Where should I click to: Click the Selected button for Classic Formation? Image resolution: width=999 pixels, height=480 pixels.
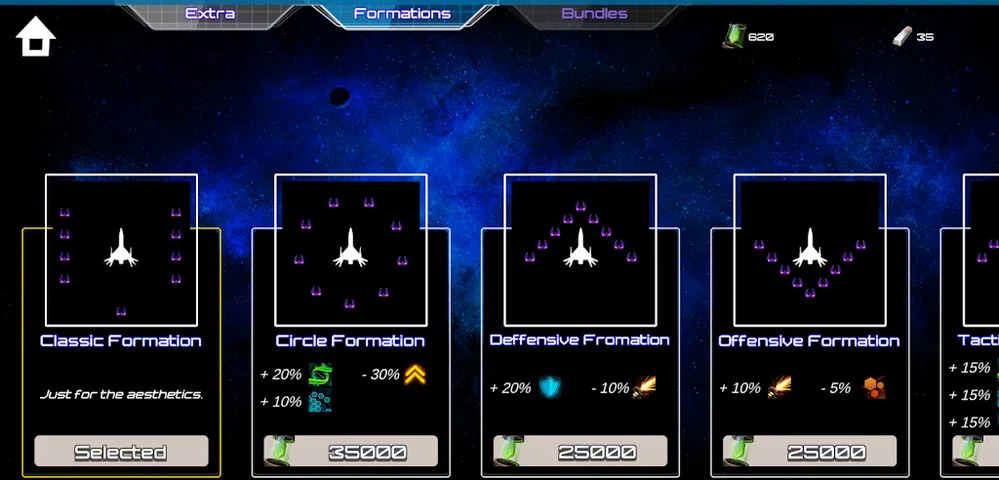pyautogui.click(x=121, y=452)
